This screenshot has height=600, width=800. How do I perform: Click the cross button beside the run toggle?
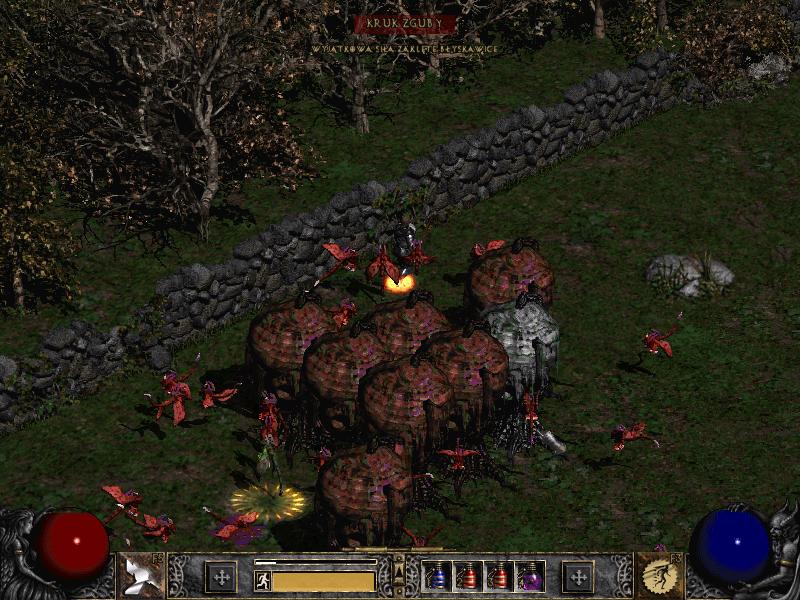221,577
